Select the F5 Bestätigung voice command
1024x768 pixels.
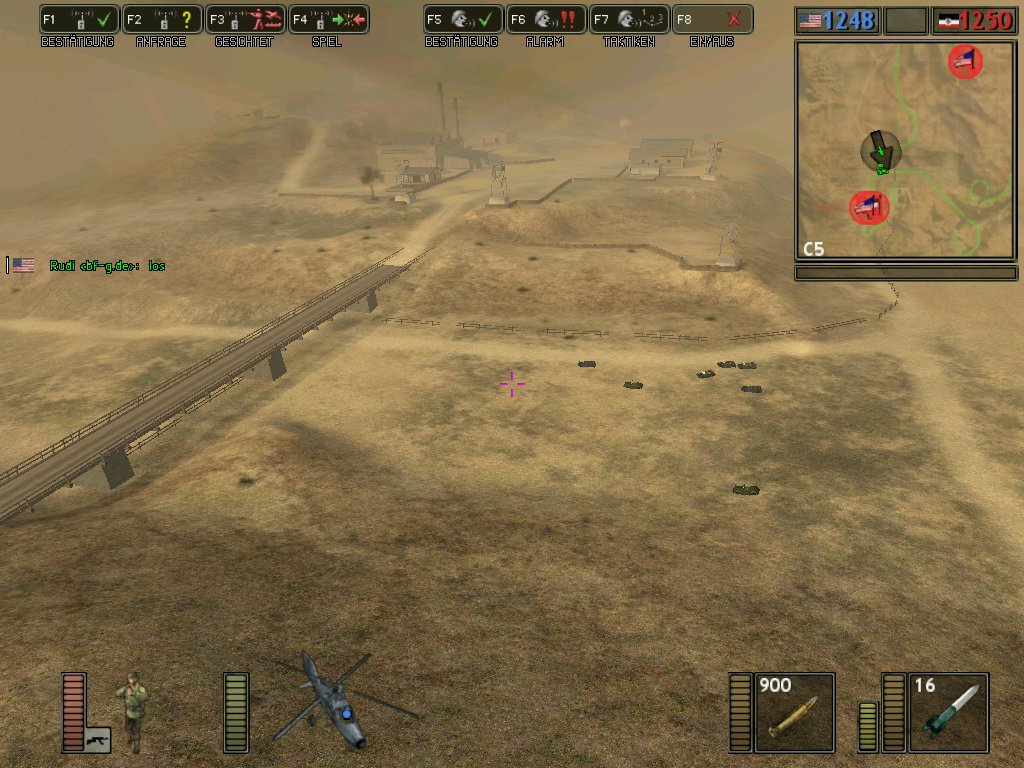[462, 19]
